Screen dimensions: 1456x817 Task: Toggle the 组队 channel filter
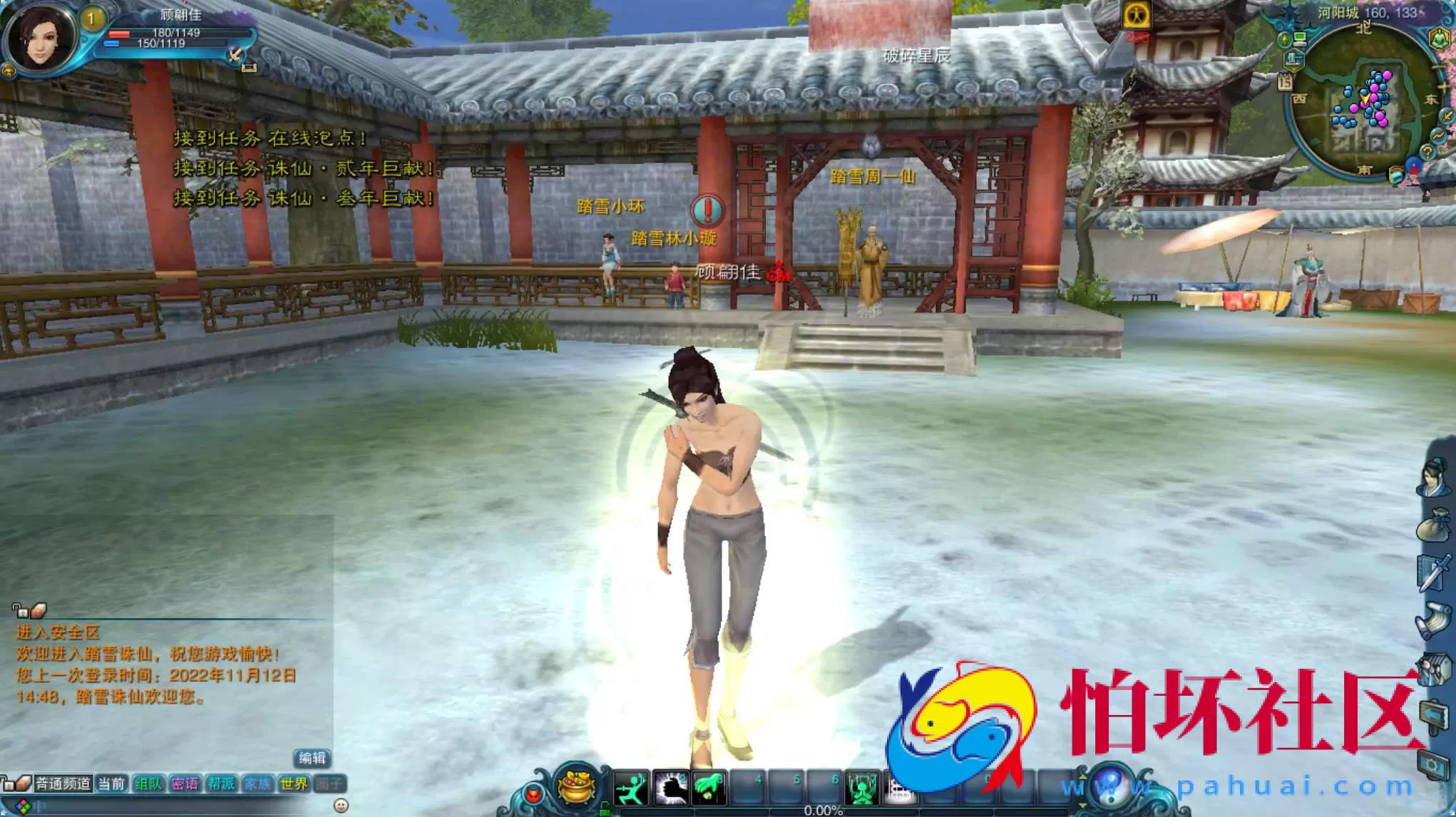149,784
